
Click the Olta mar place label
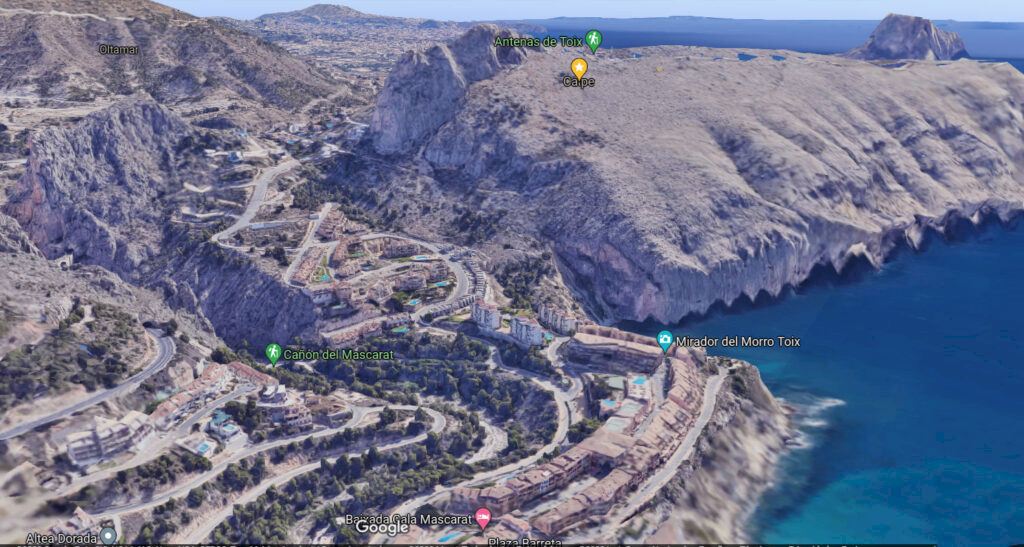[x=119, y=49]
